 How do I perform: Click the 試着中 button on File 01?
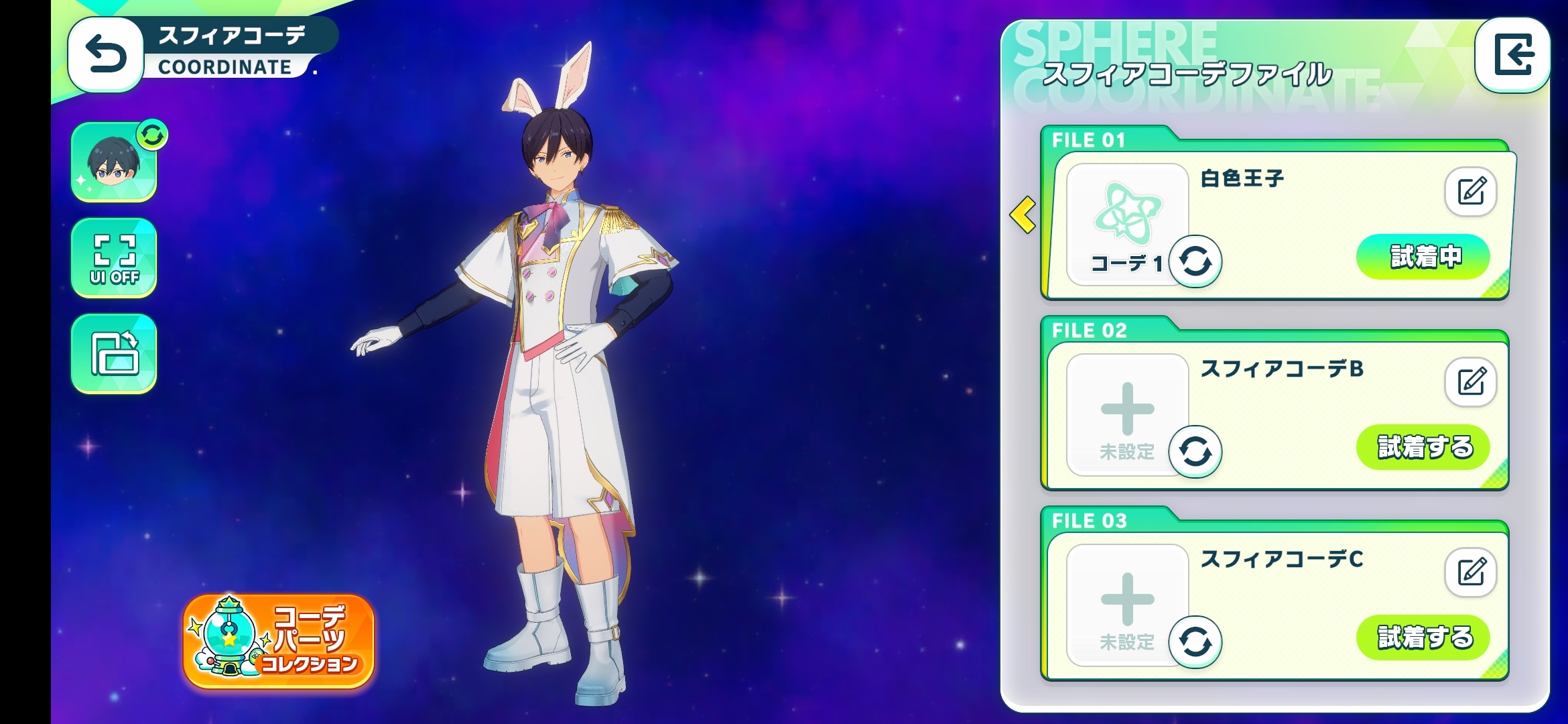point(1423,257)
